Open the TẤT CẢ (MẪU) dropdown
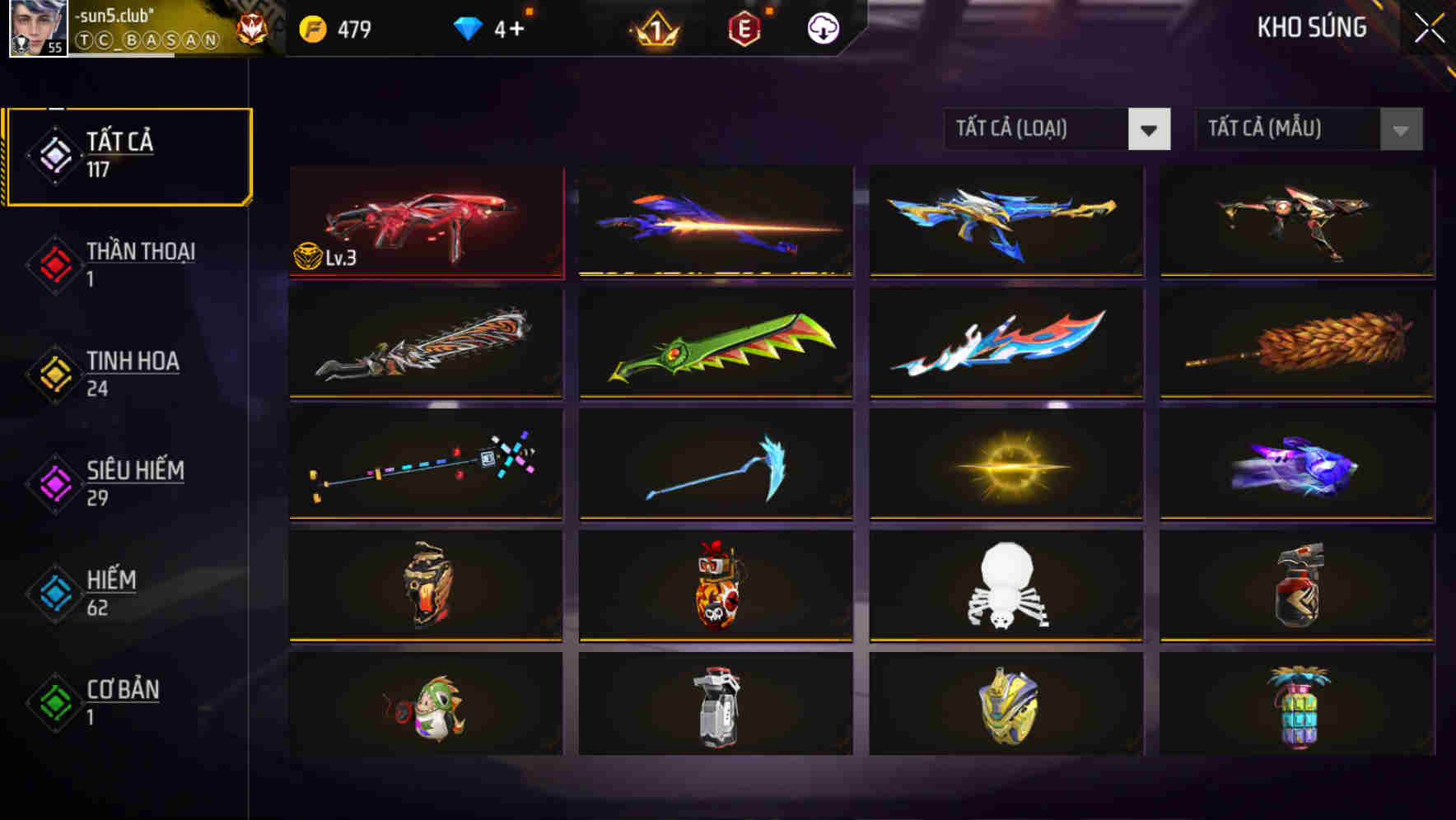The height and width of the screenshot is (820, 1456). (x=1289, y=129)
